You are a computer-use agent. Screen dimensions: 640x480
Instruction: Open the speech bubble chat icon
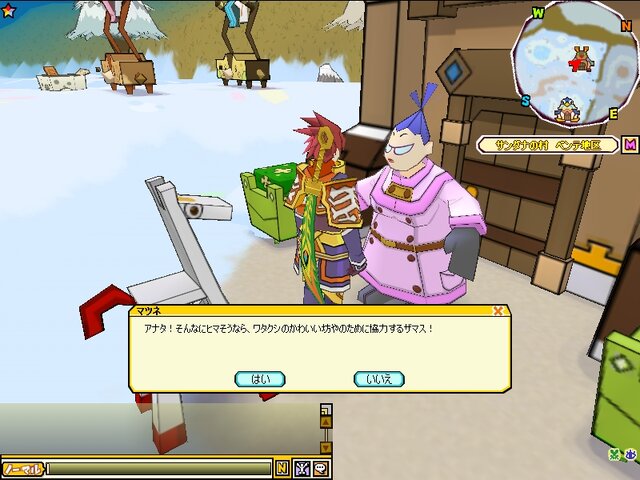click(x=321, y=468)
